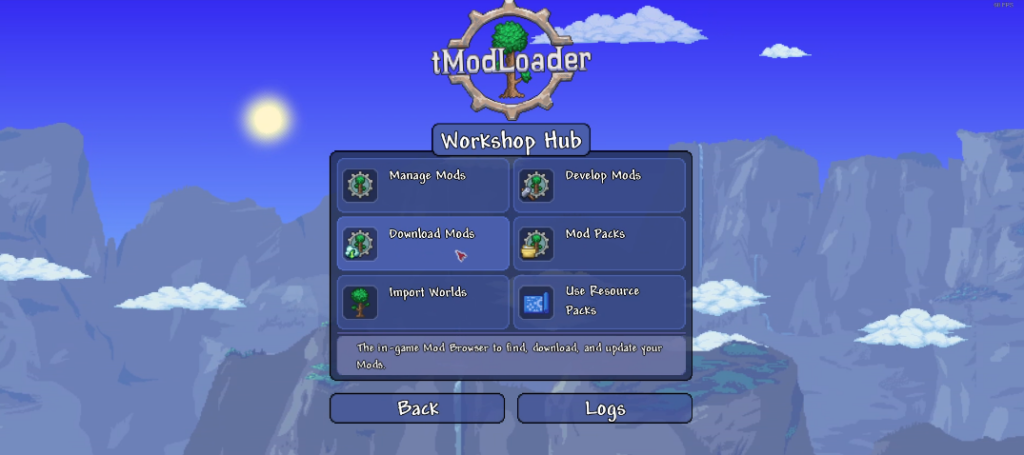Open the Logs button

tap(604, 408)
